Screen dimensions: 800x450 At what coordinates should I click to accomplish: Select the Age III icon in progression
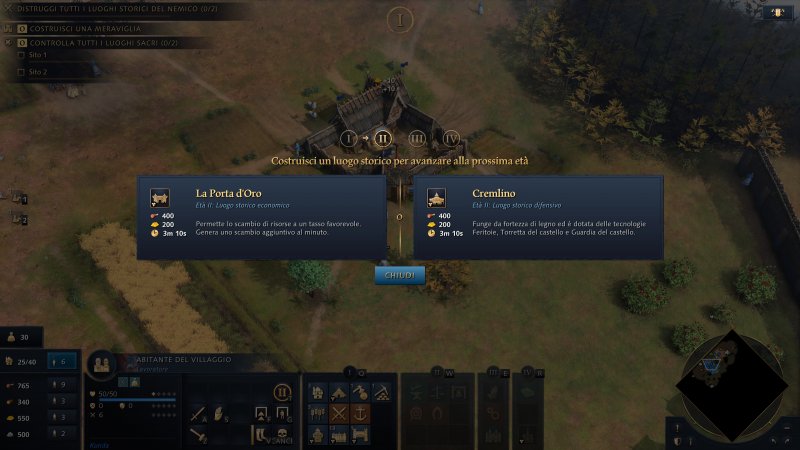pyautogui.click(x=417, y=138)
